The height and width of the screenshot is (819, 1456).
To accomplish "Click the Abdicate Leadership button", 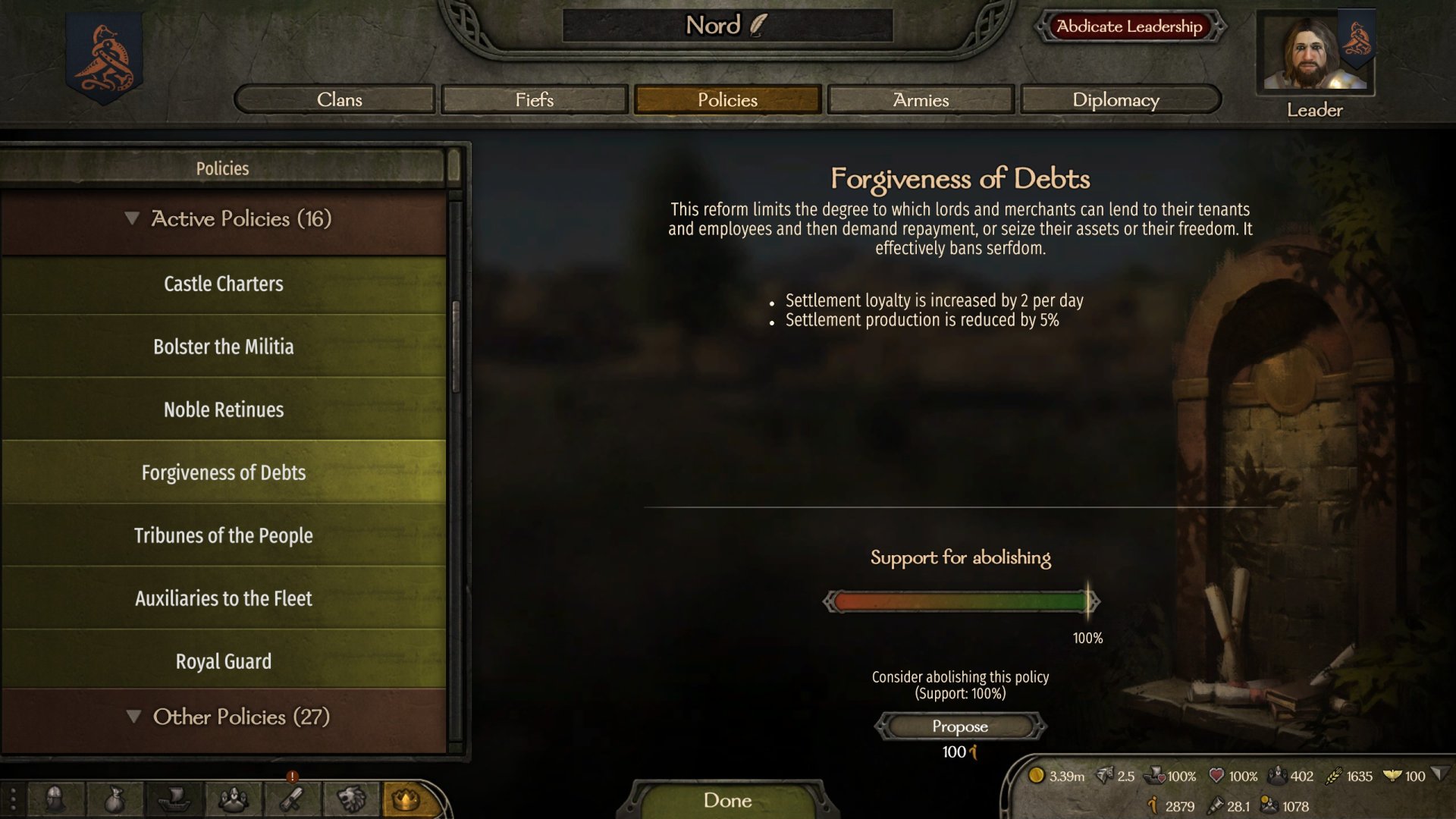I will 1129,27.
